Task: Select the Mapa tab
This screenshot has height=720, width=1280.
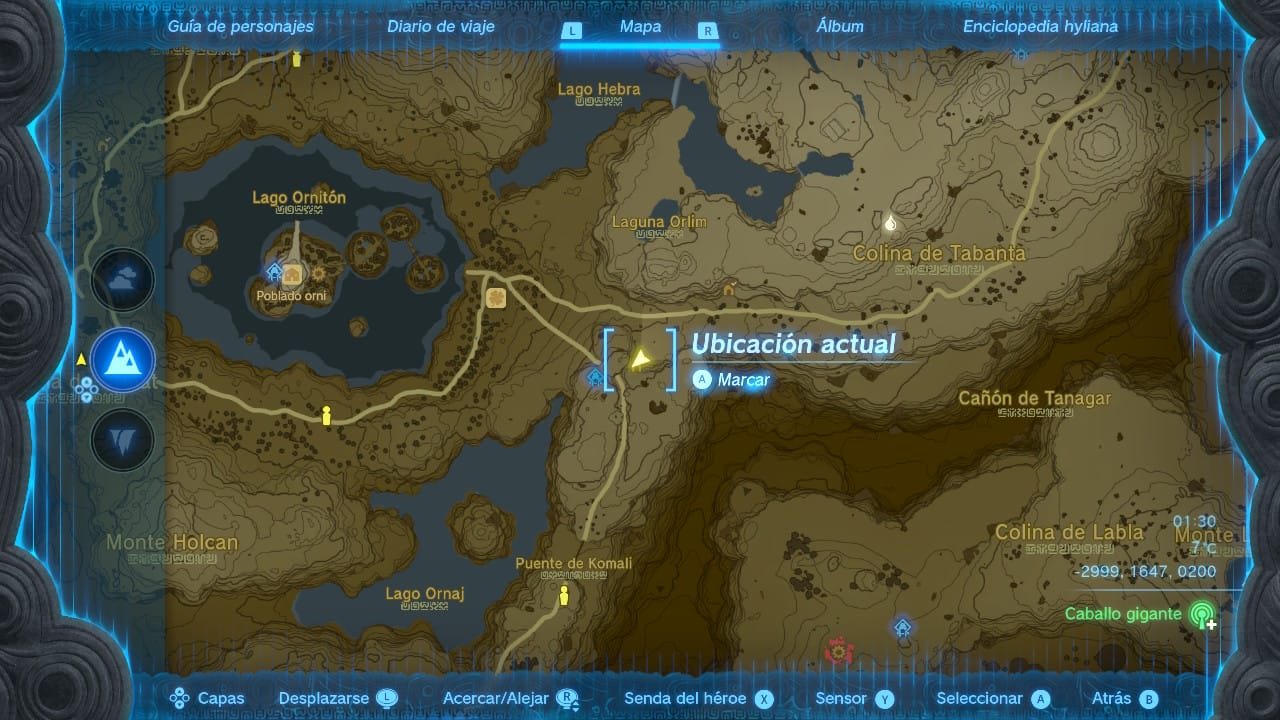Action: [640, 27]
